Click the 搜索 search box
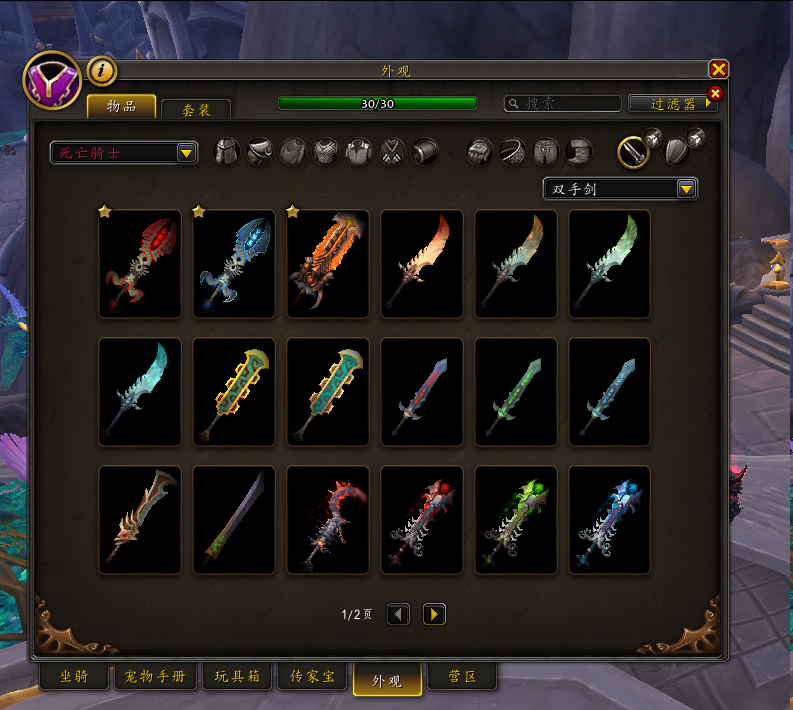 tap(563, 103)
